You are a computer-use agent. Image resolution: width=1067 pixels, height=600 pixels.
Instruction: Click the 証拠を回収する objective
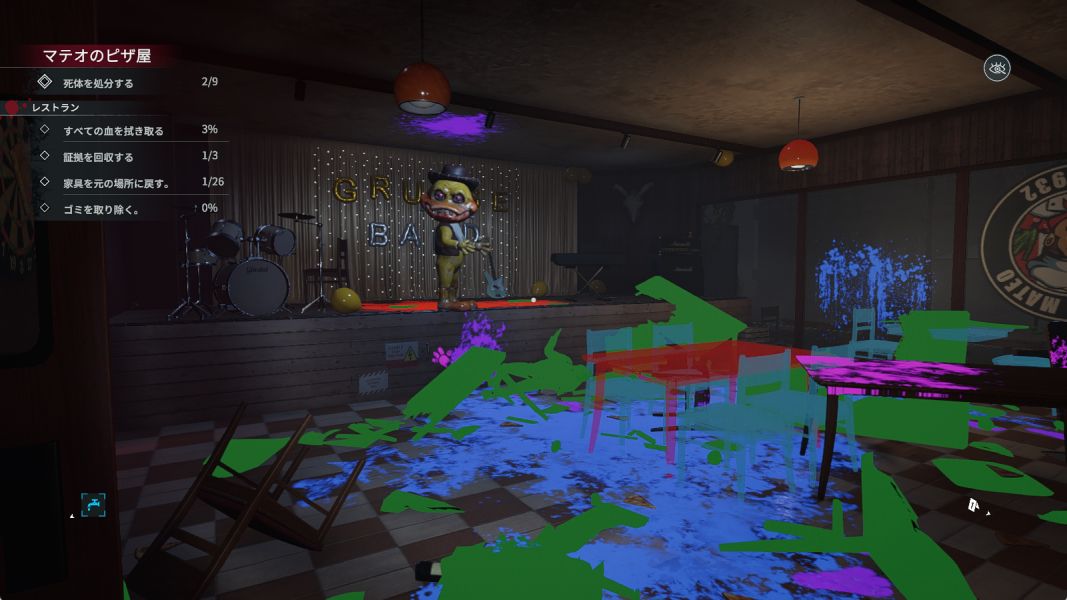(x=98, y=157)
